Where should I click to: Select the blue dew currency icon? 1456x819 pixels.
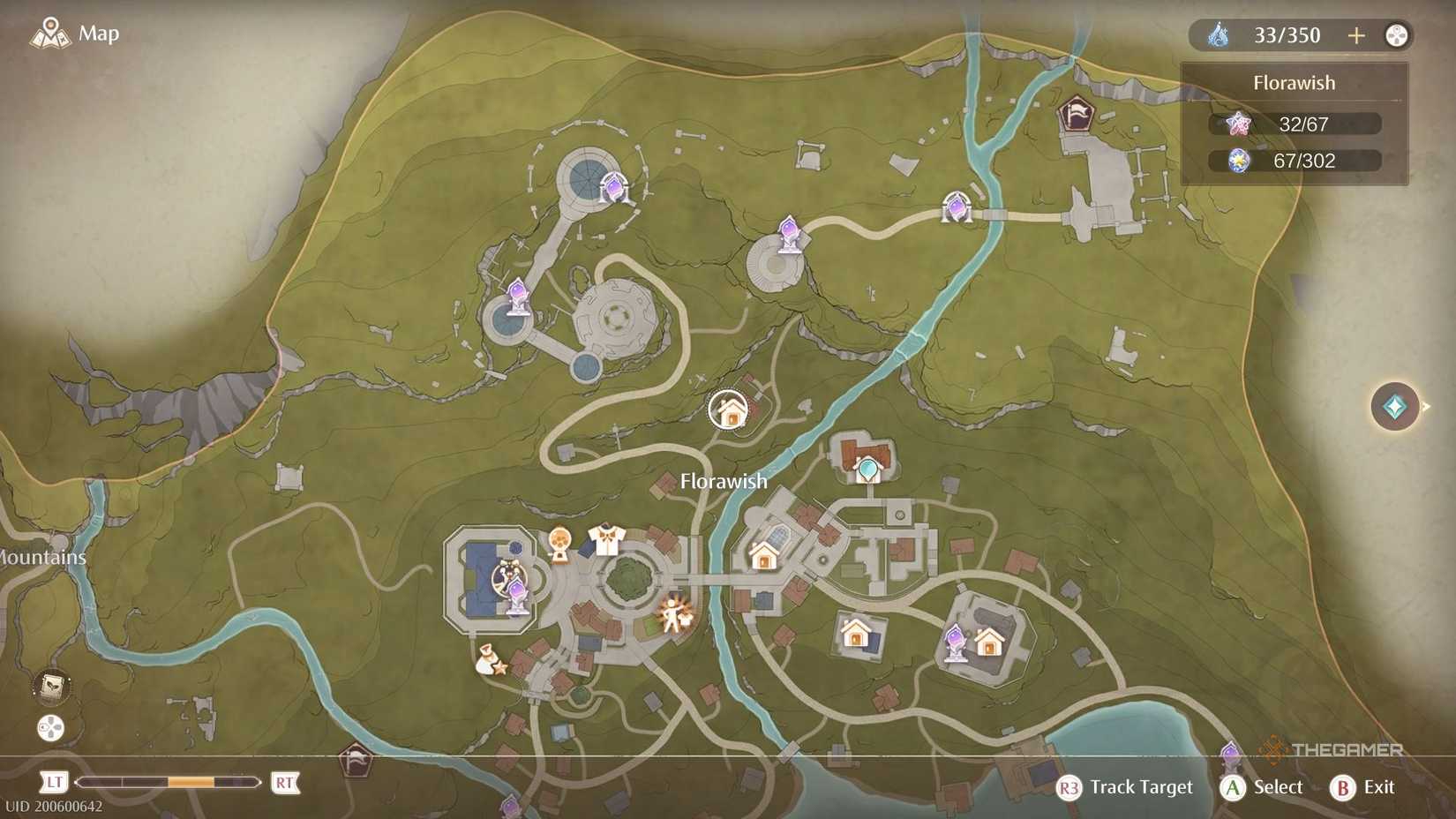(x=1220, y=34)
